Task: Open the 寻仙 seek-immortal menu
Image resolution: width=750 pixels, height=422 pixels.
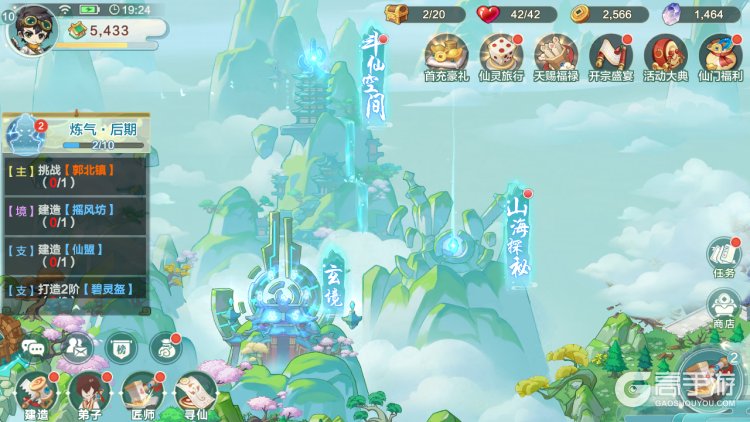Action: point(195,393)
